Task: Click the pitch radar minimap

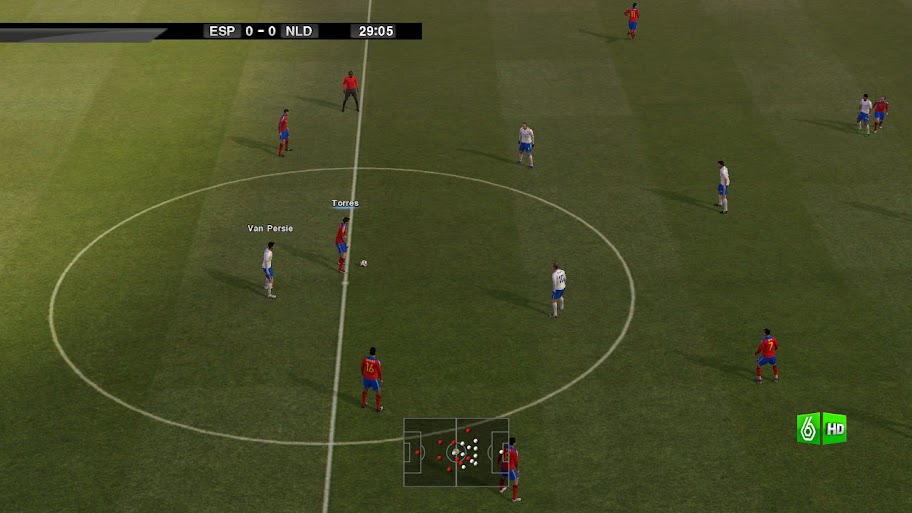Action: (x=456, y=452)
